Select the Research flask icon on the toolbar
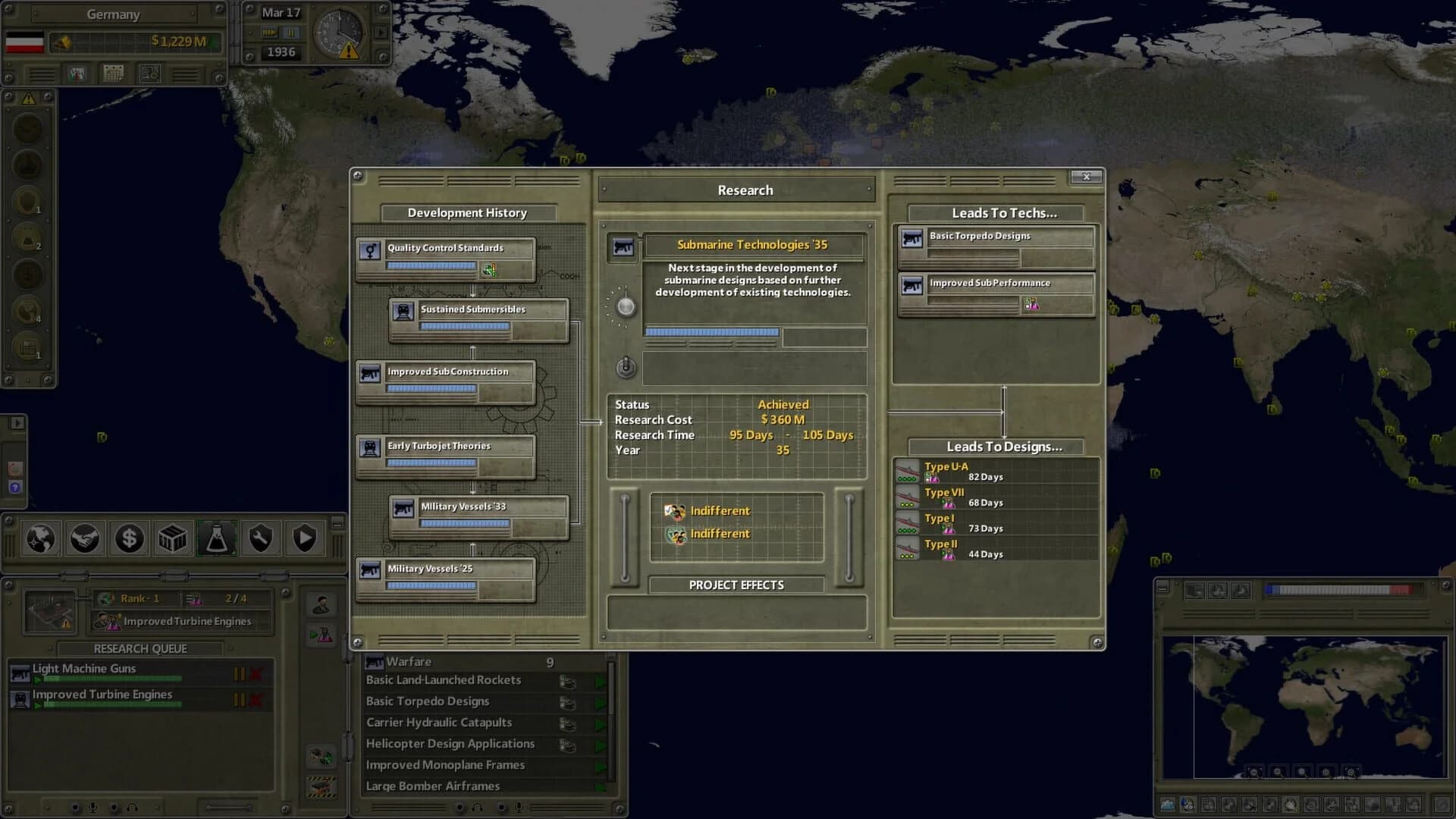Image resolution: width=1456 pixels, height=819 pixels. 216,538
